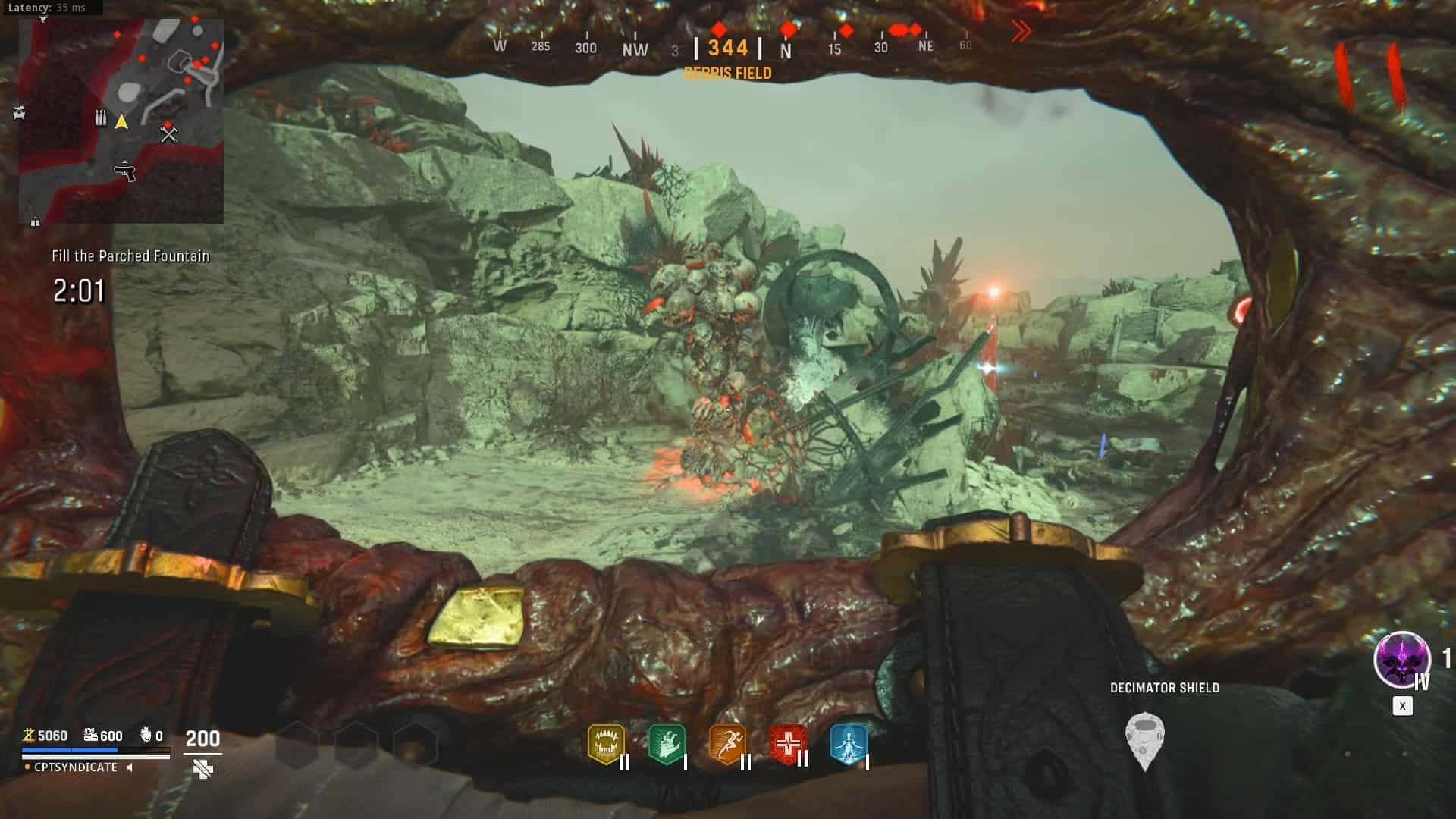Select the CPTSYNDICATE player name
Viewport: 1456px width, 819px height.
pos(76,767)
